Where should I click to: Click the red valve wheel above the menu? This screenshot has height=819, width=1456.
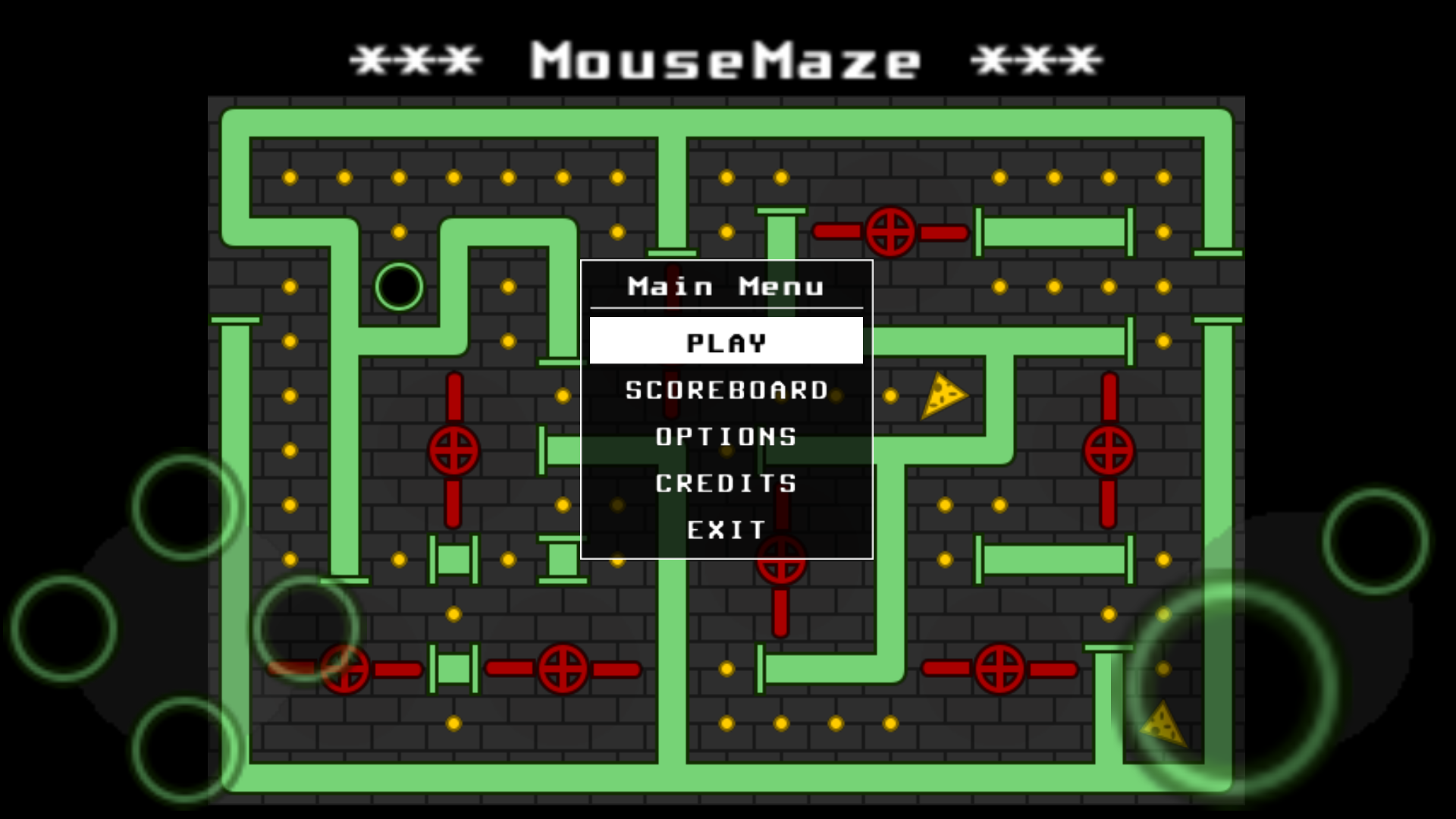(892, 232)
